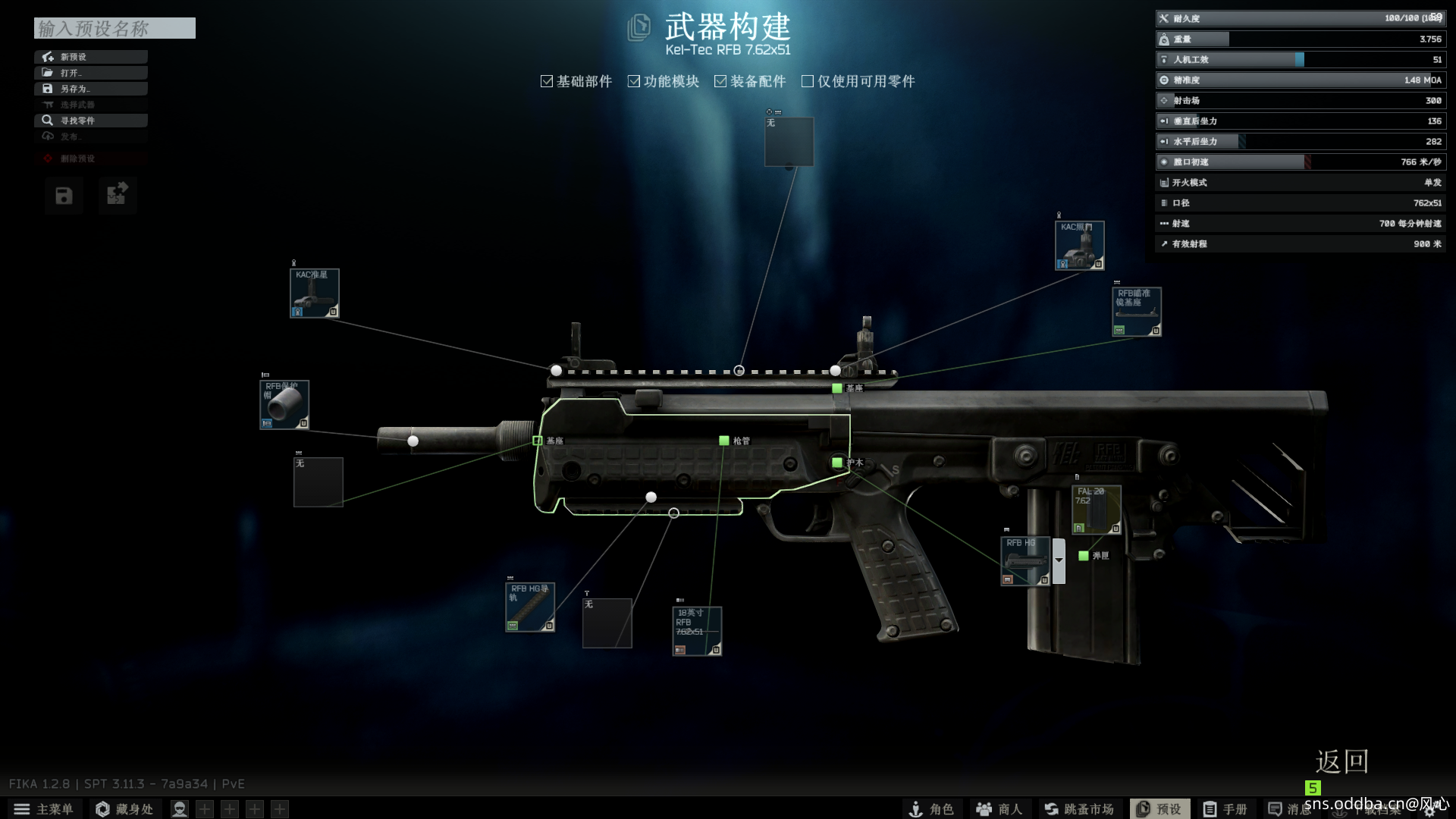Choose Save As (另存为)
Viewport: 1456px width, 819px height.
[91, 89]
